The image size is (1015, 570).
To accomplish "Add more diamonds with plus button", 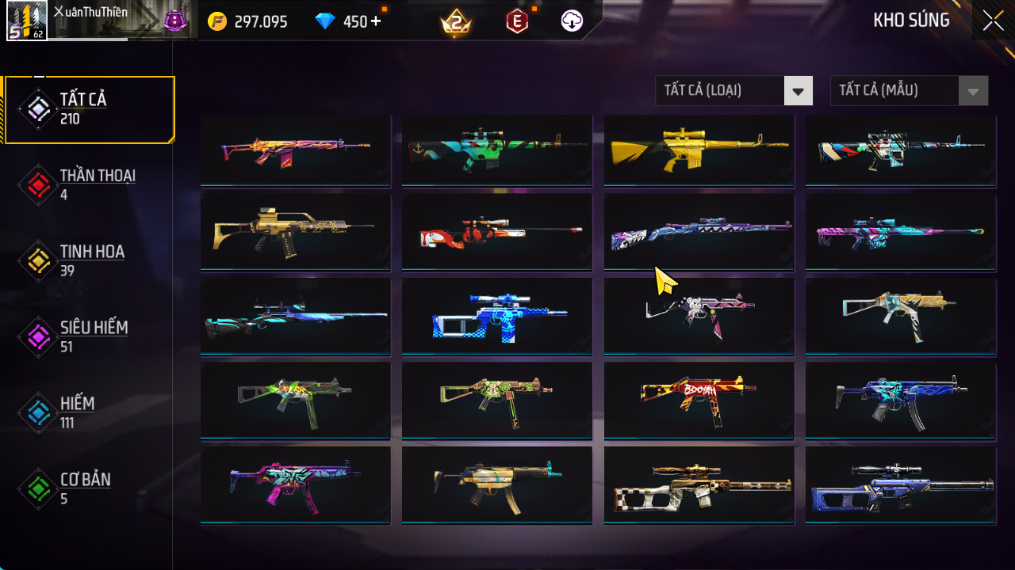I will click(376, 21).
